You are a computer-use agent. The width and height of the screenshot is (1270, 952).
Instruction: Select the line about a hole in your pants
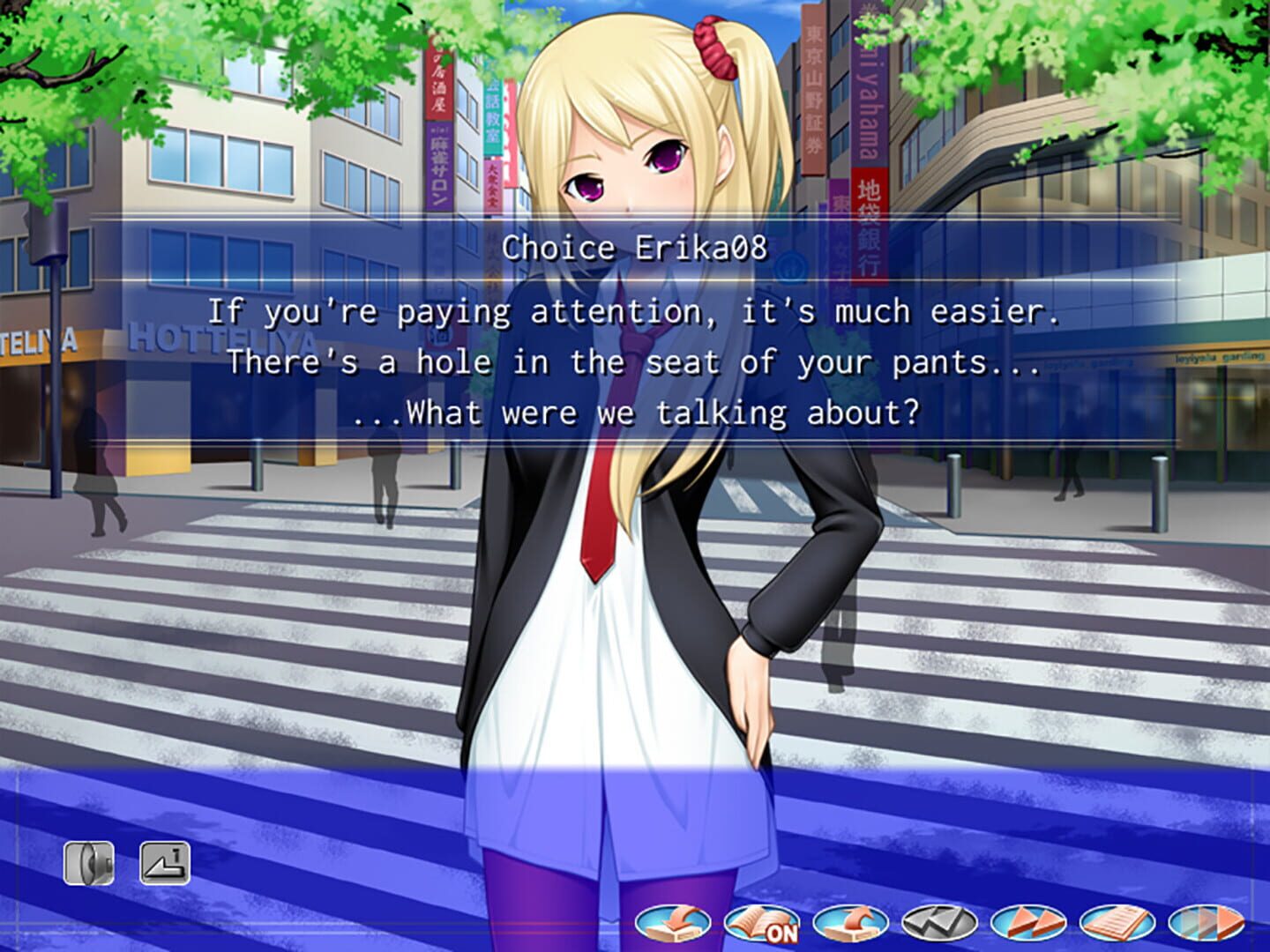(635, 361)
